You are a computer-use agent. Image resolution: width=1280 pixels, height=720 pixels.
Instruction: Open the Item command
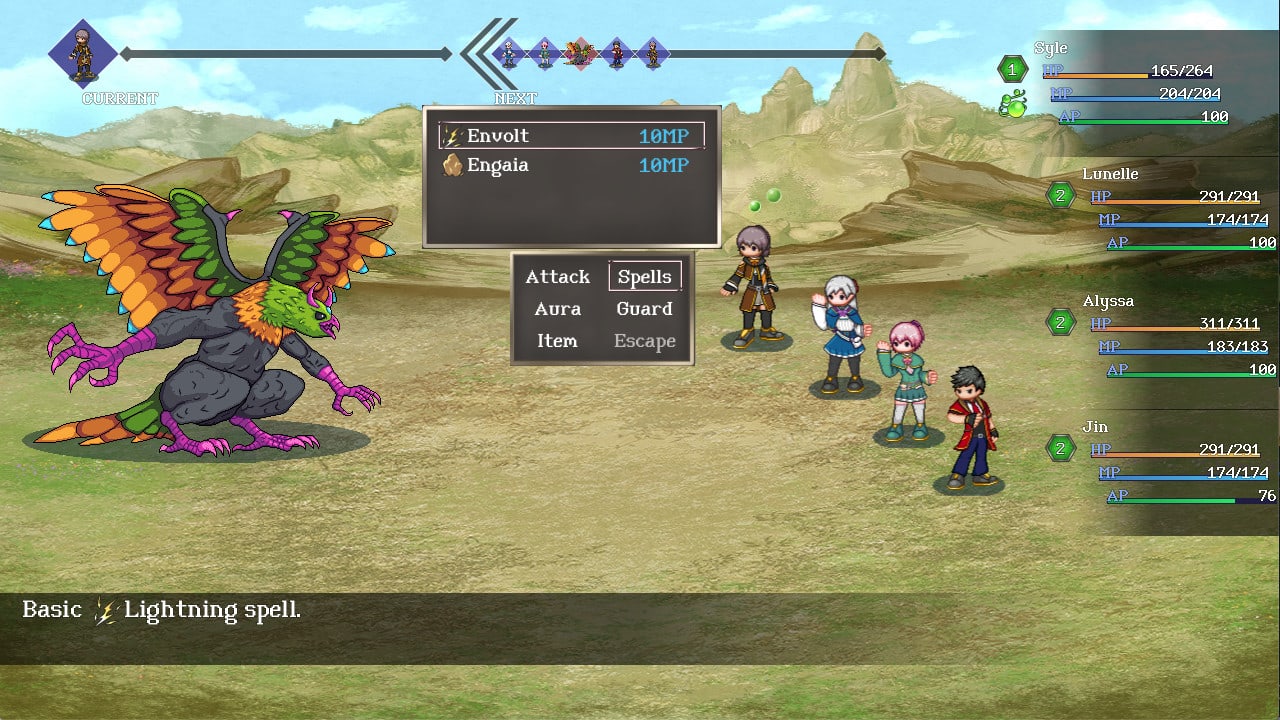[x=557, y=341]
